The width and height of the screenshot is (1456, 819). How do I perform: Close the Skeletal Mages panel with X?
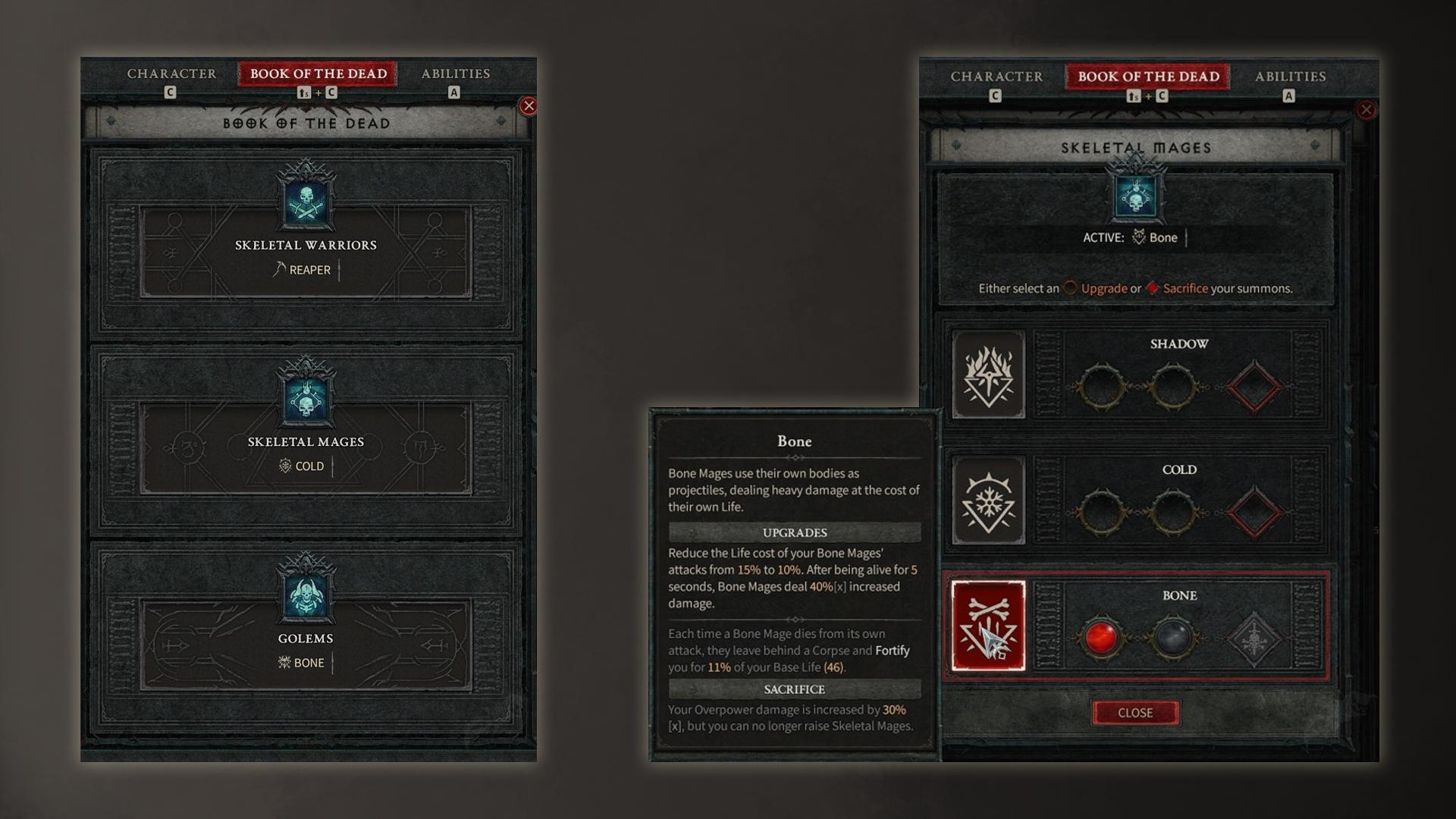1366,110
